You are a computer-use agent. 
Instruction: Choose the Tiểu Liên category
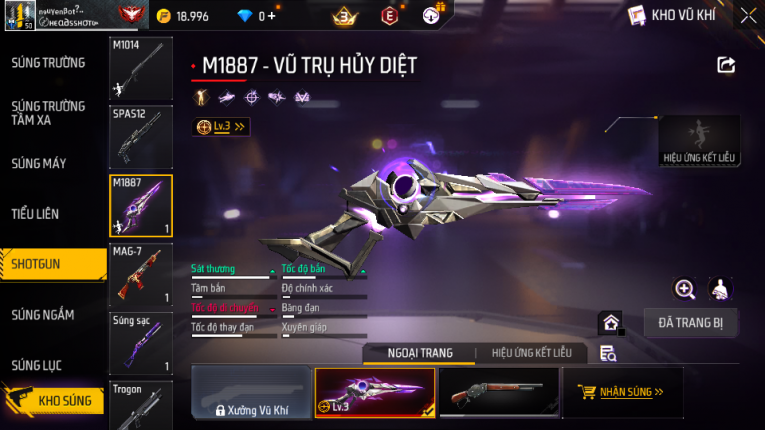click(36, 214)
